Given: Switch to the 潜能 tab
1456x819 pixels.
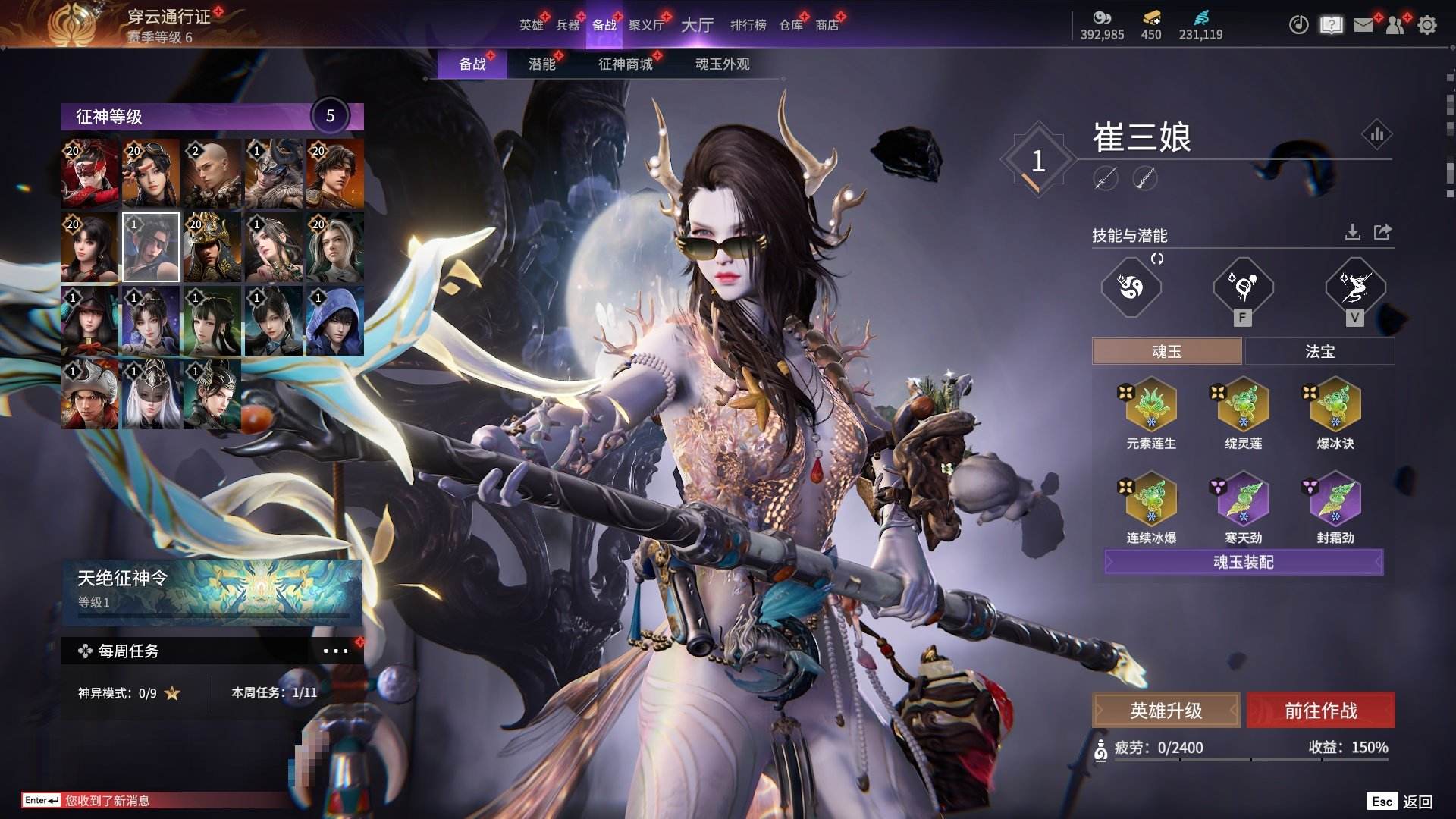Looking at the screenshot, I should point(541,64).
